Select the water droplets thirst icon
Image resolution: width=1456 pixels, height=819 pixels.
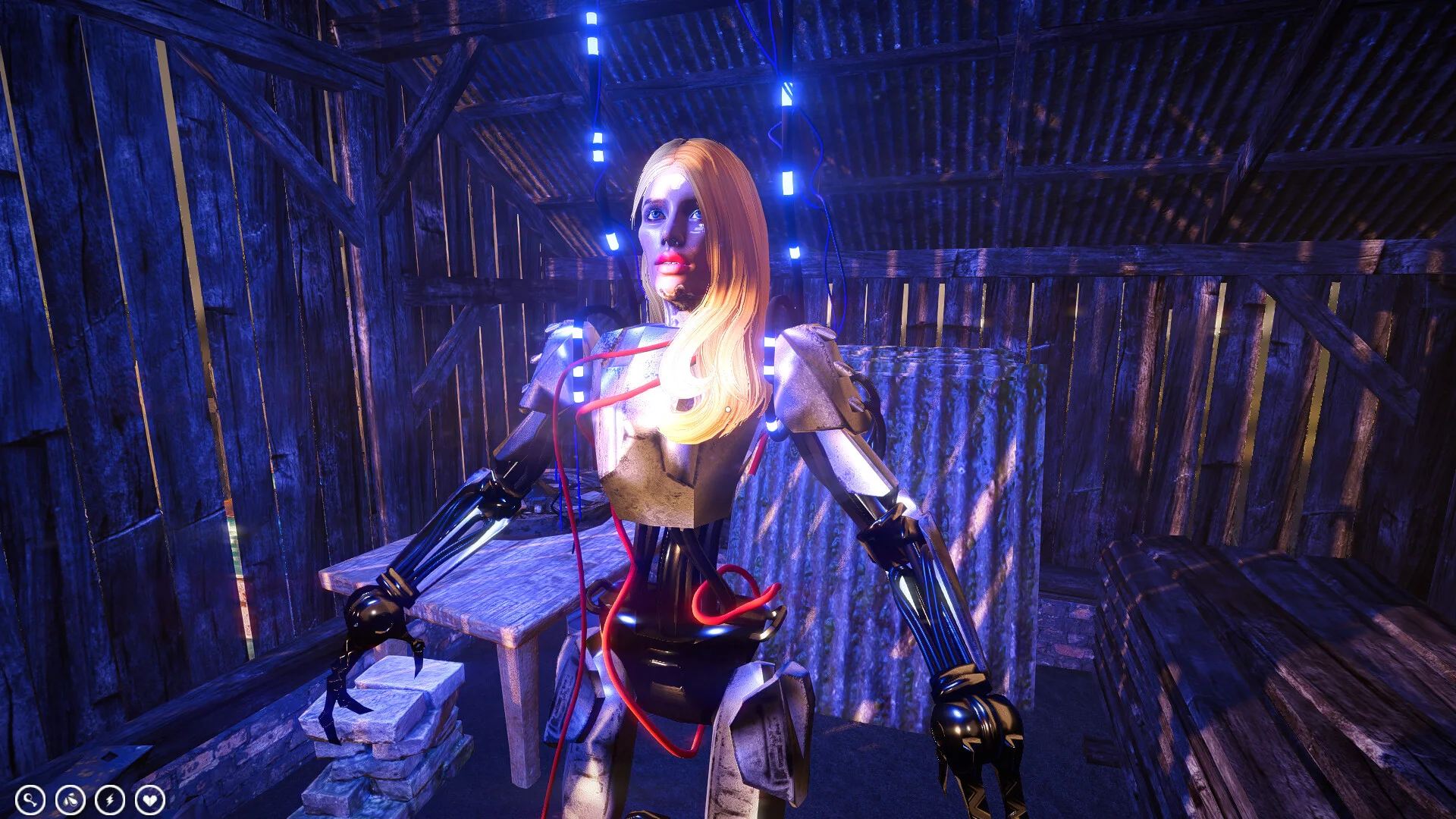(70, 799)
